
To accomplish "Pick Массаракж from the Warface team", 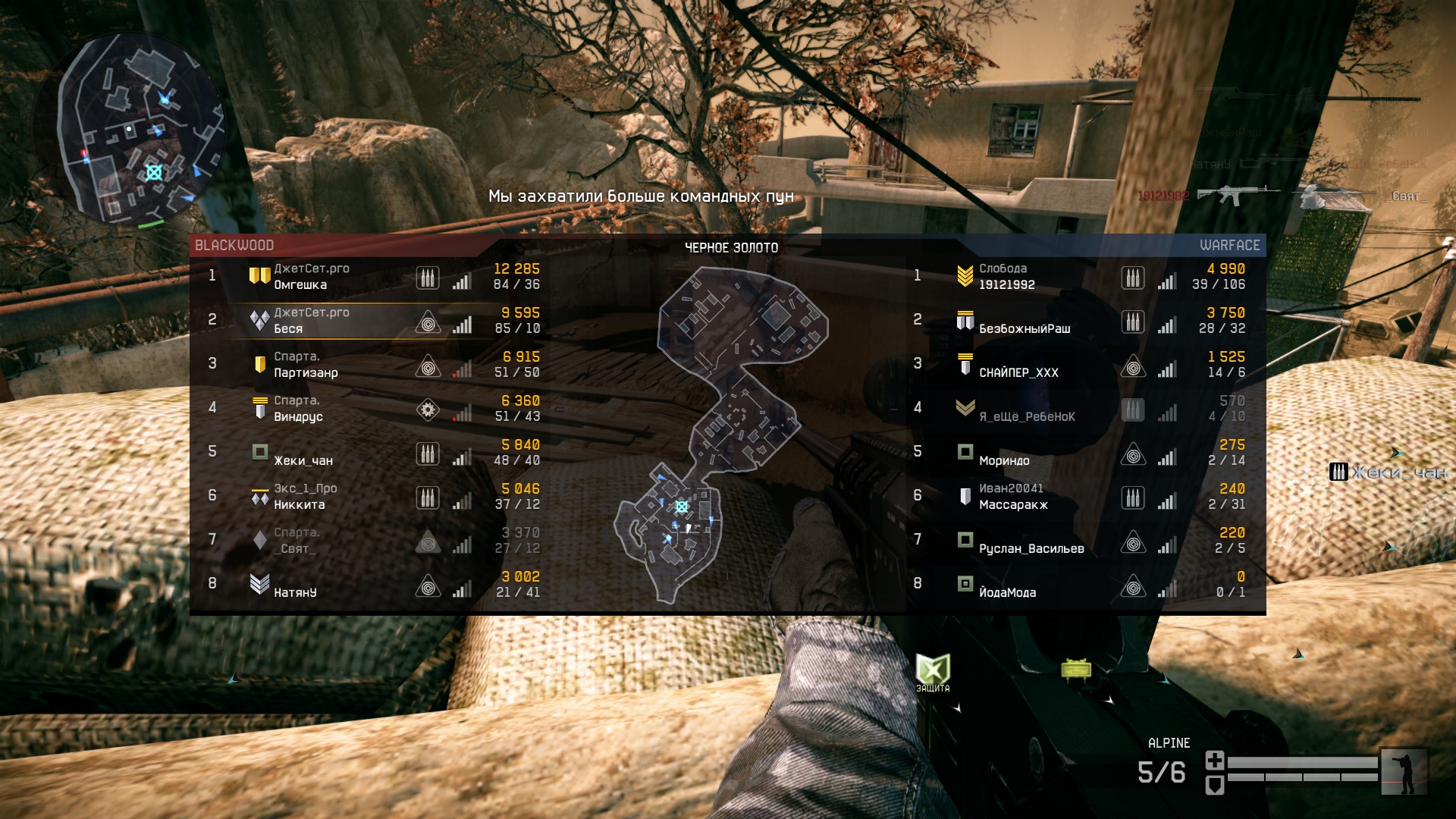I will [x=1013, y=505].
